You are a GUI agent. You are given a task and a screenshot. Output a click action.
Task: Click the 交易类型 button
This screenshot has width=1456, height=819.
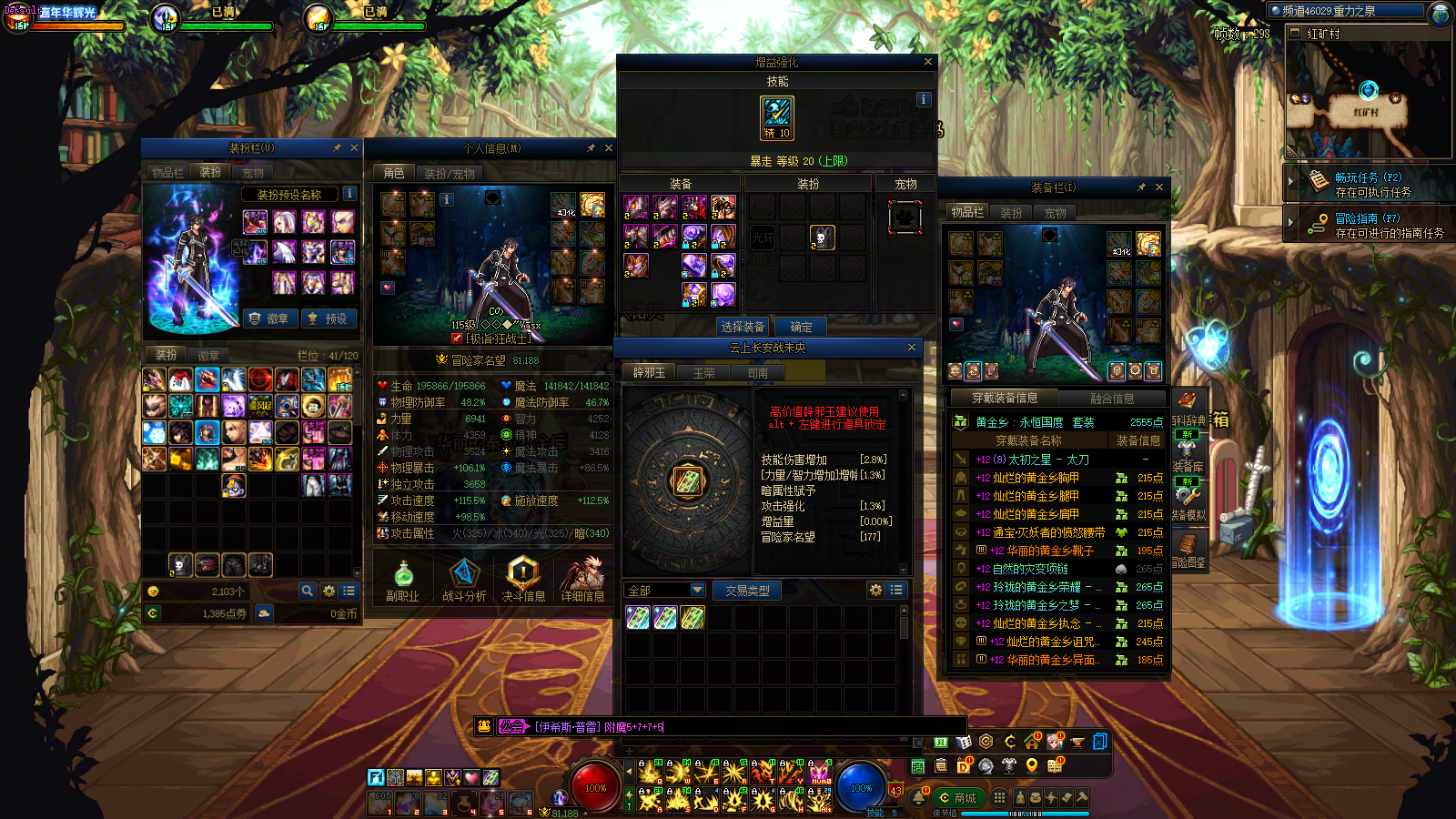click(x=747, y=591)
